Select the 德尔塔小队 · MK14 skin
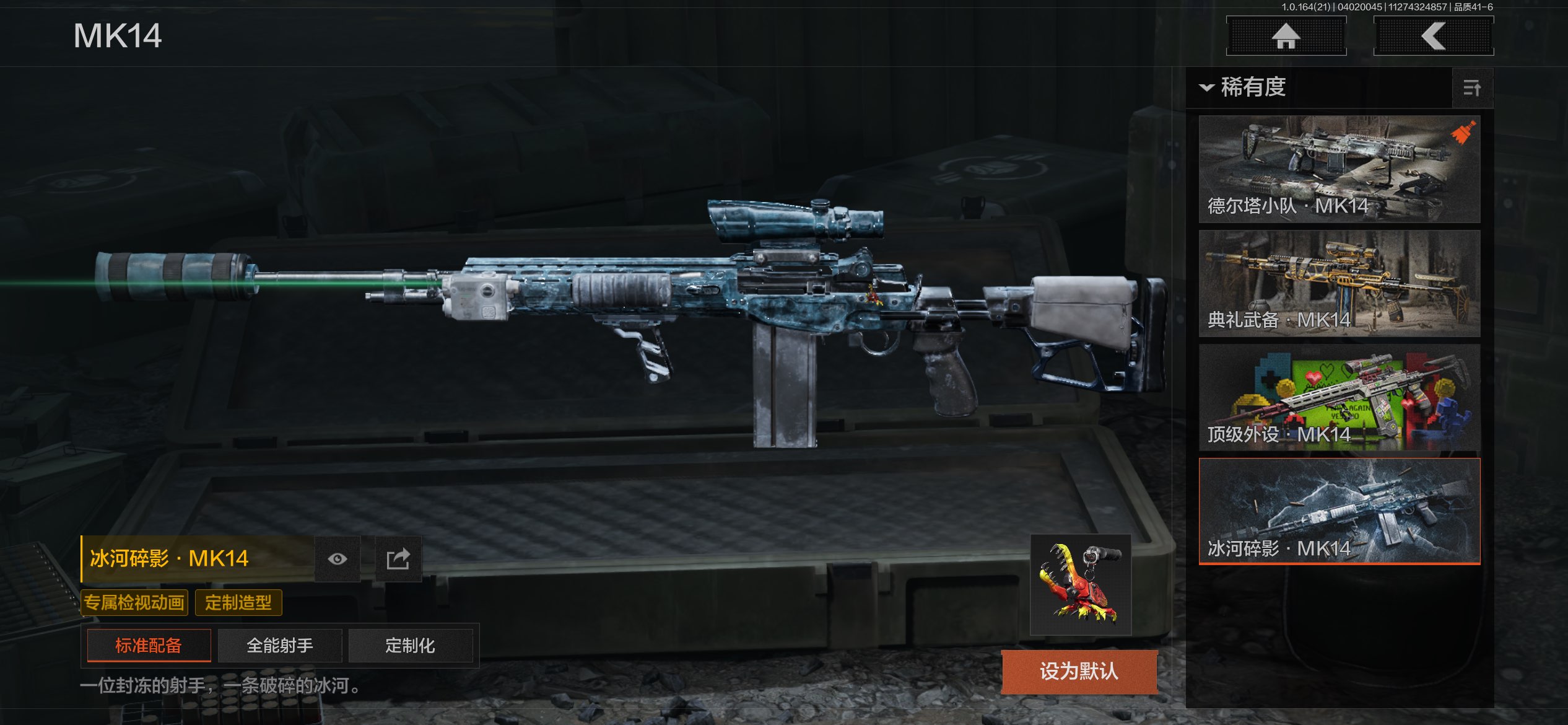1568x725 pixels. click(1339, 169)
